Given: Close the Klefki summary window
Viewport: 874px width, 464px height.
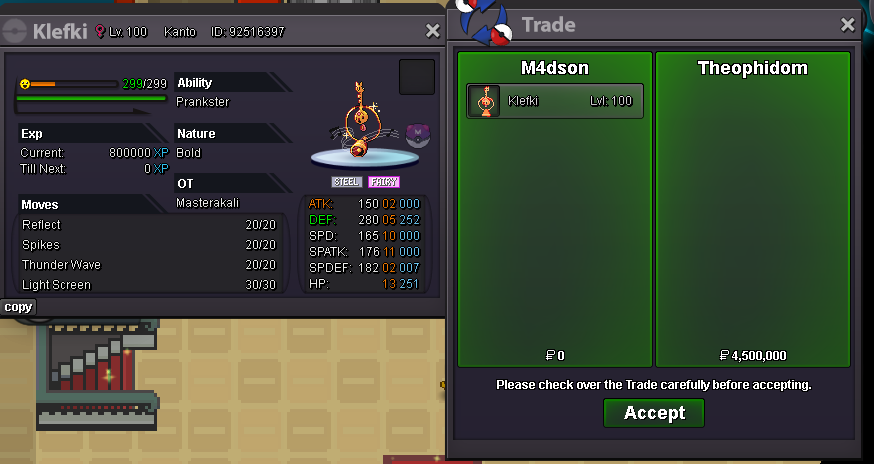Looking at the screenshot, I should pos(433,31).
